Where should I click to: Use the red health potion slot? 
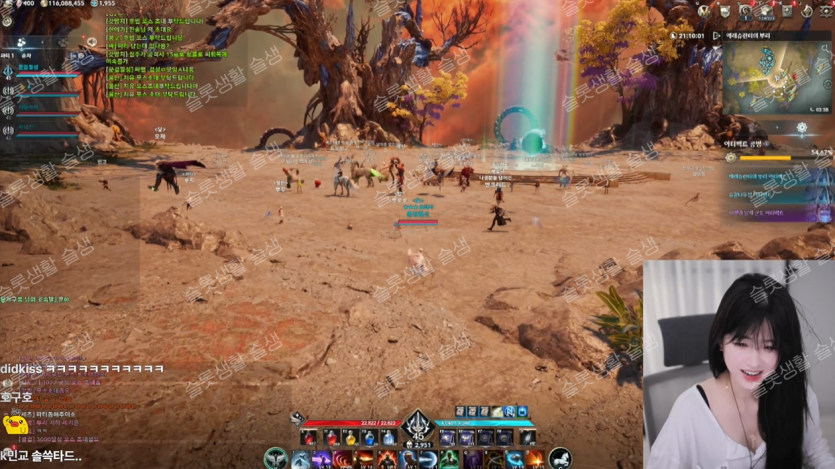pyautogui.click(x=308, y=438)
